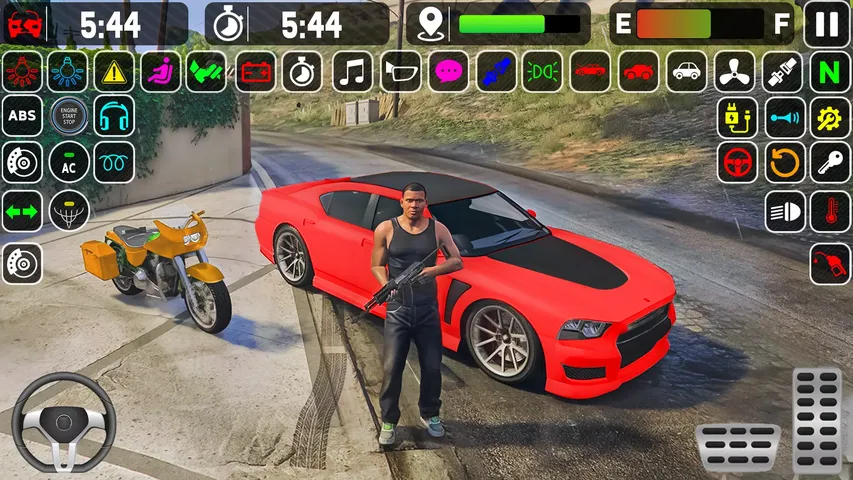This screenshot has height=480, width=853.
Task: Push the Engine Start Stop button
Action: 69,116
